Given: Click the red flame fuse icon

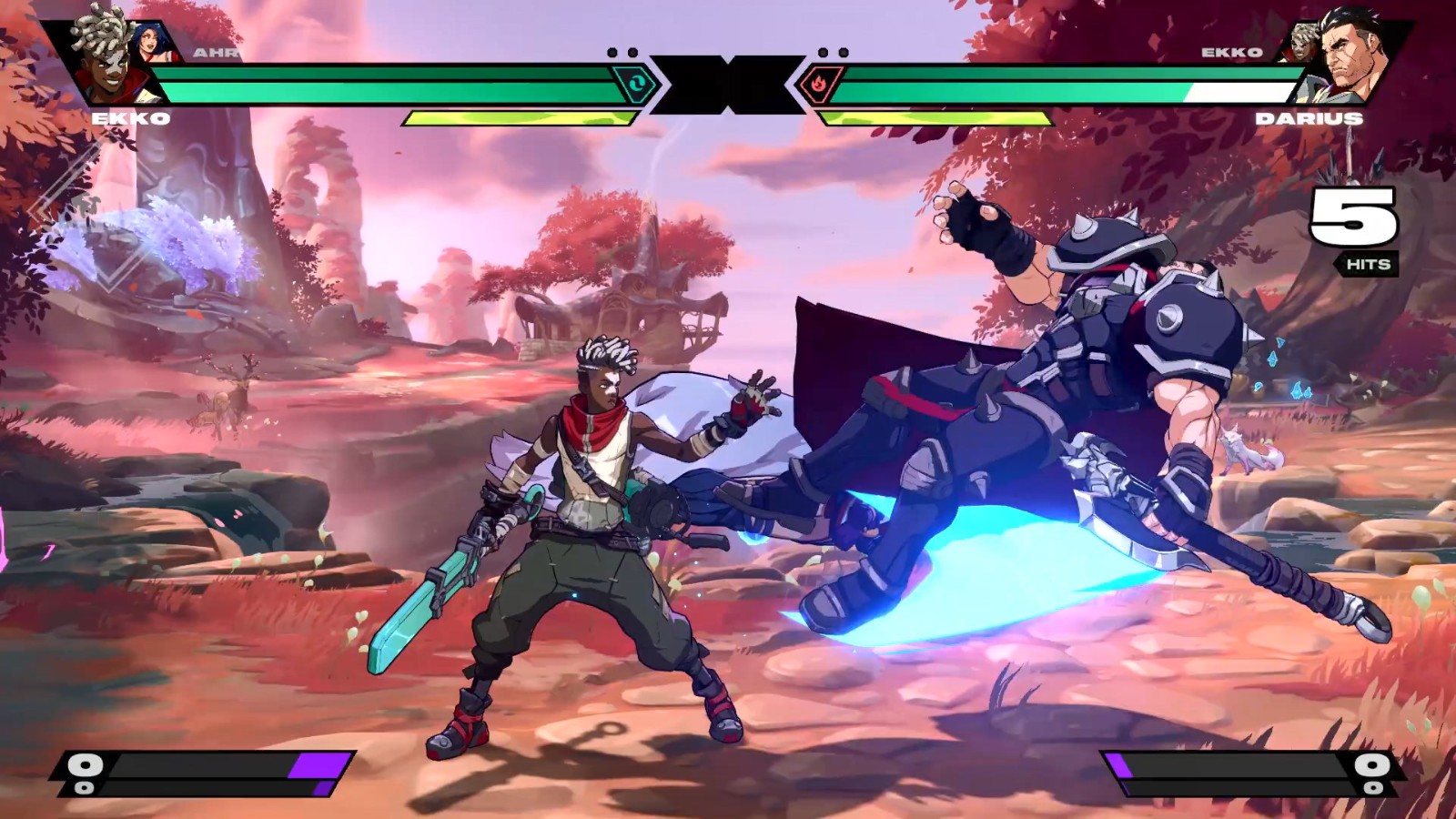Looking at the screenshot, I should [x=817, y=85].
